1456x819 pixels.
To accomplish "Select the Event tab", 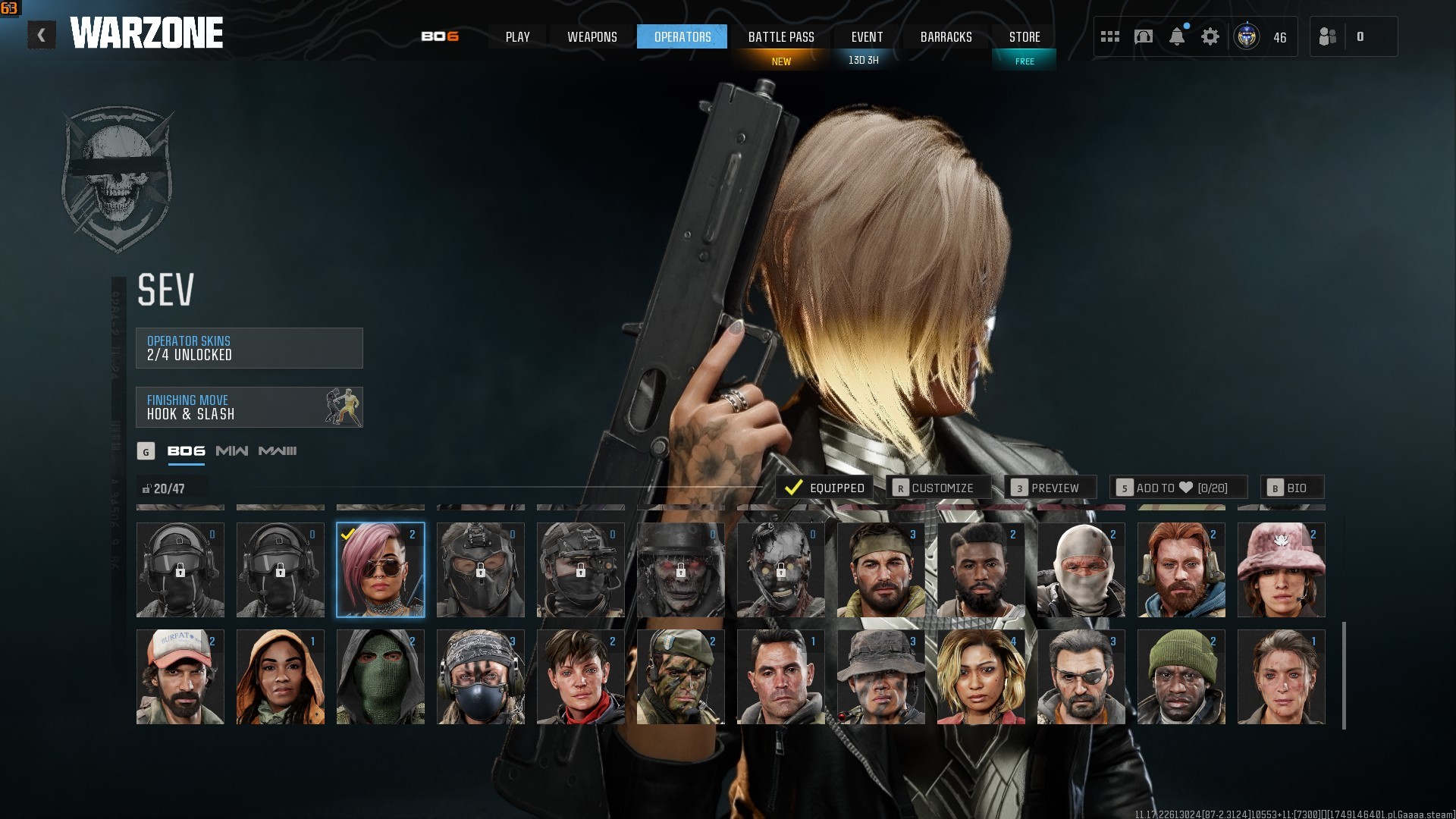I will (x=867, y=36).
